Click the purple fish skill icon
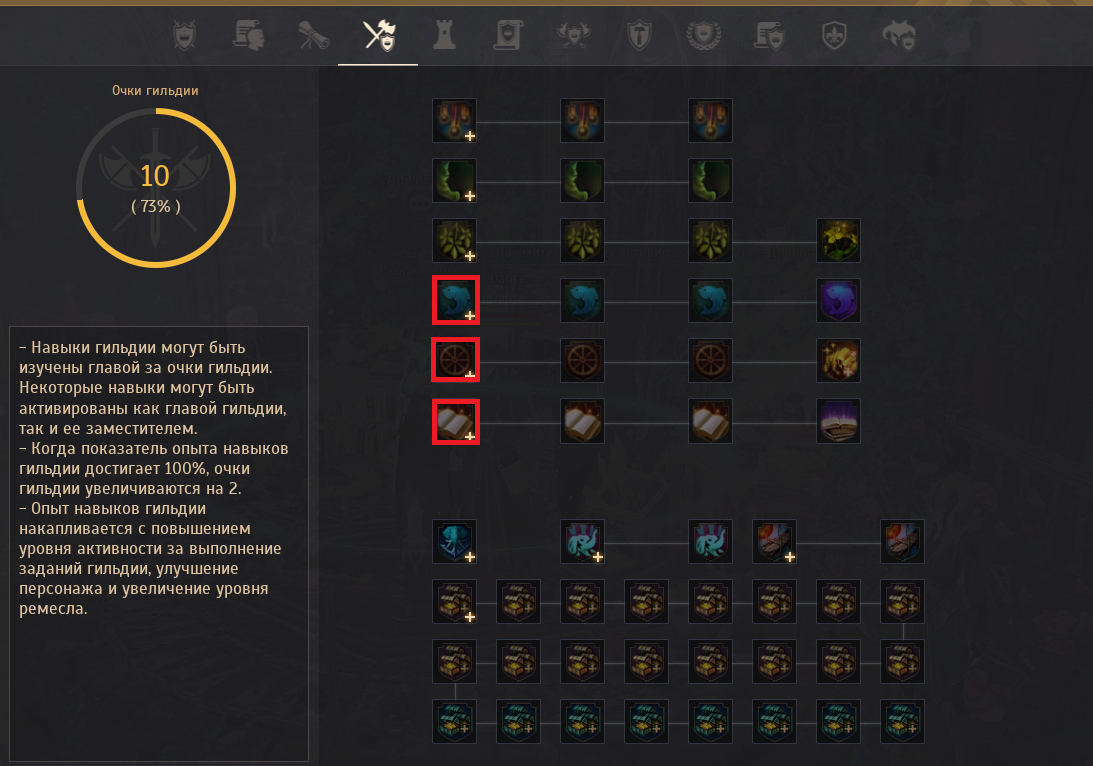This screenshot has width=1093, height=766. click(x=838, y=301)
